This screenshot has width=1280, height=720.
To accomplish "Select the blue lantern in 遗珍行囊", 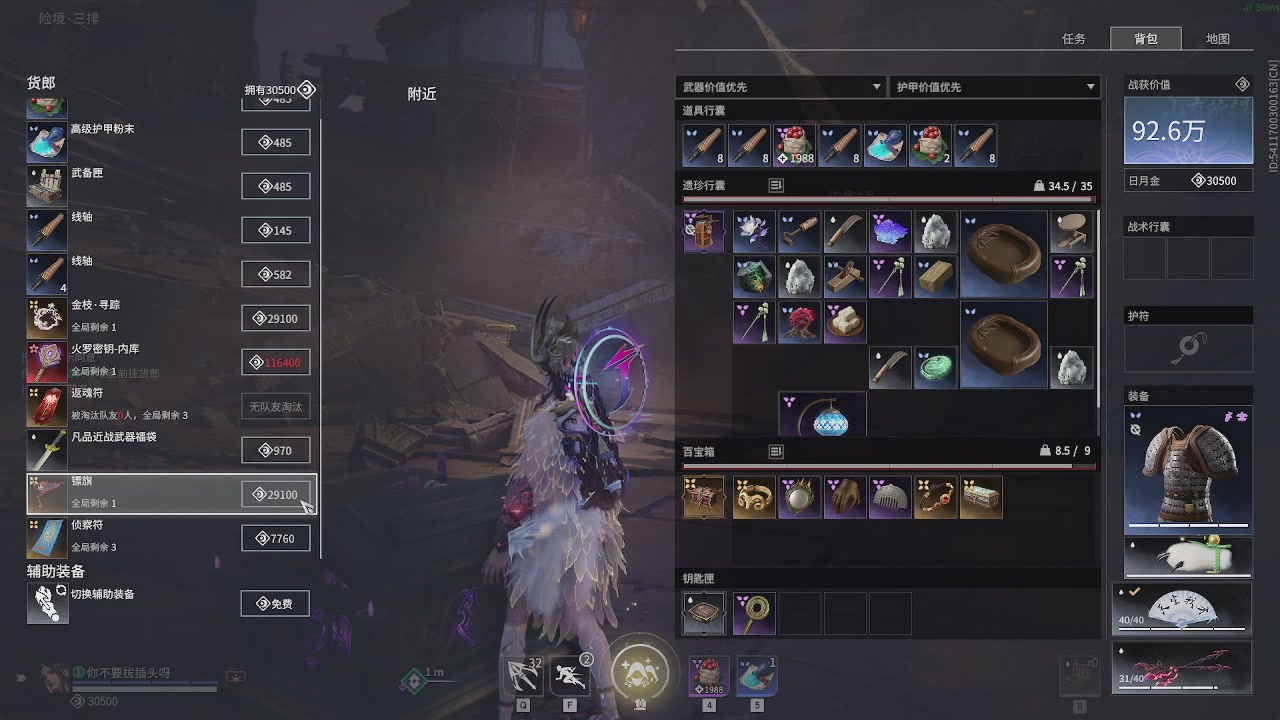I will pos(822,415).
